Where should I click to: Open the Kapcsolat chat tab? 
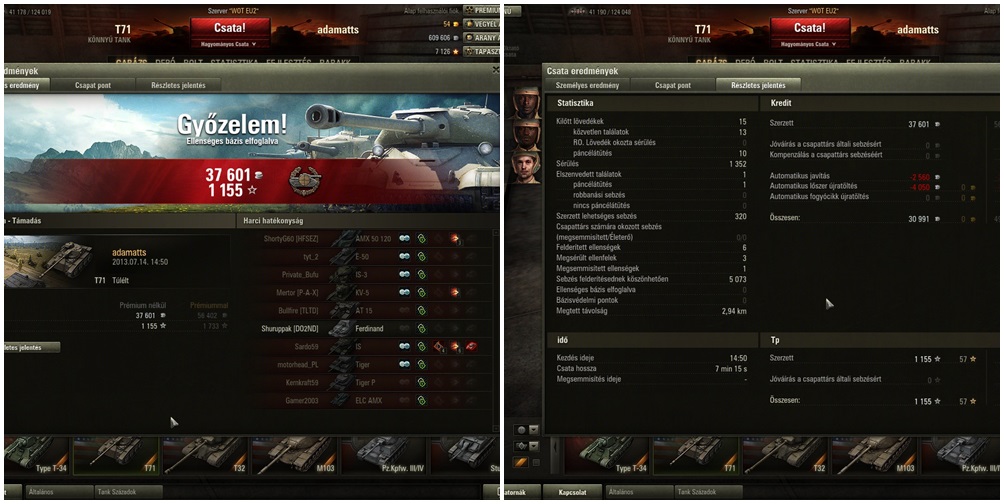click(x=572, y=492)
